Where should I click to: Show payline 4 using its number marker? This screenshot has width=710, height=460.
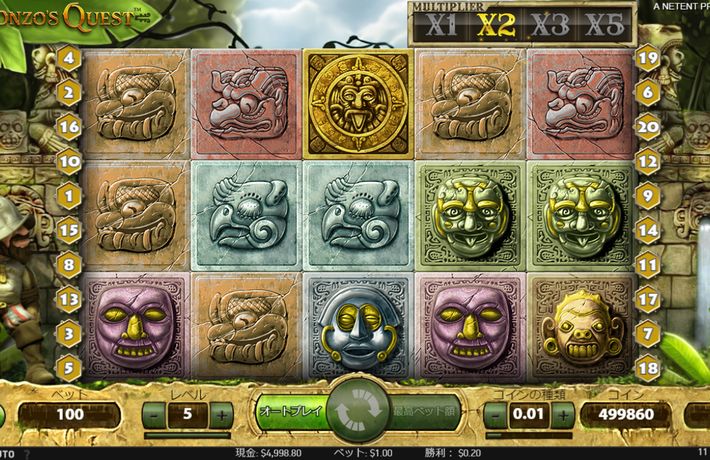pyautogui.click(x=69, y=58)
